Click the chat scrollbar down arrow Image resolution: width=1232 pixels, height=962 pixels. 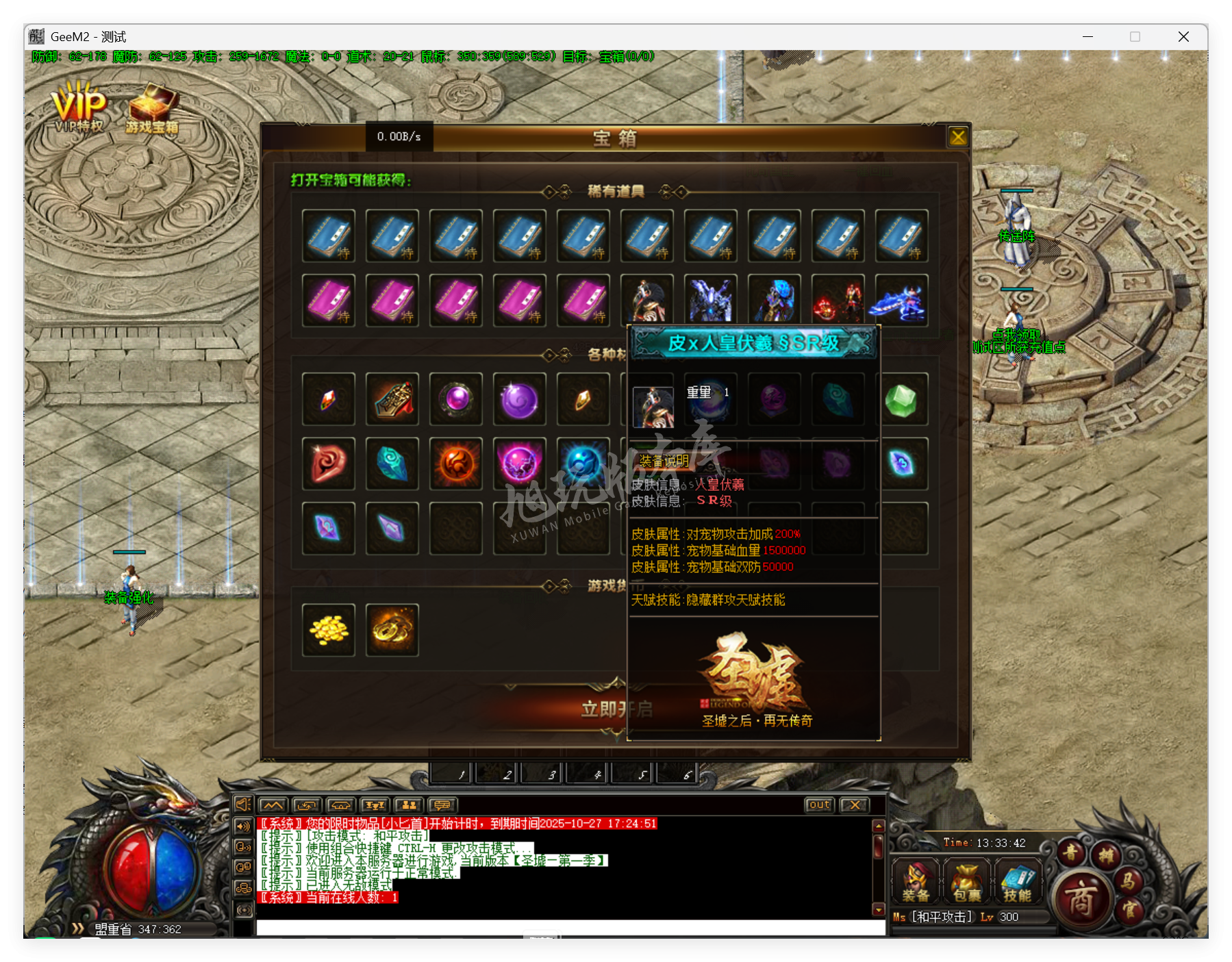click(x=879, y=909)
